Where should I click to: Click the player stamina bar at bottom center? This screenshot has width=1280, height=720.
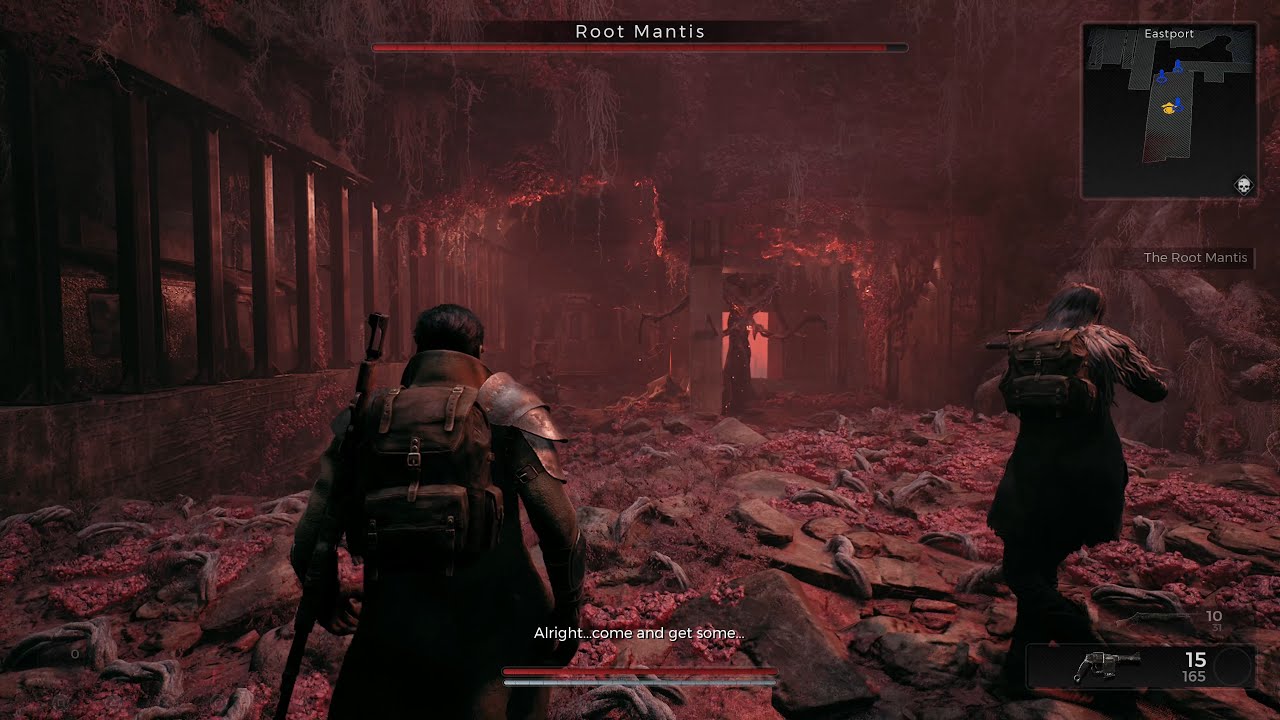tap(640, 680)
